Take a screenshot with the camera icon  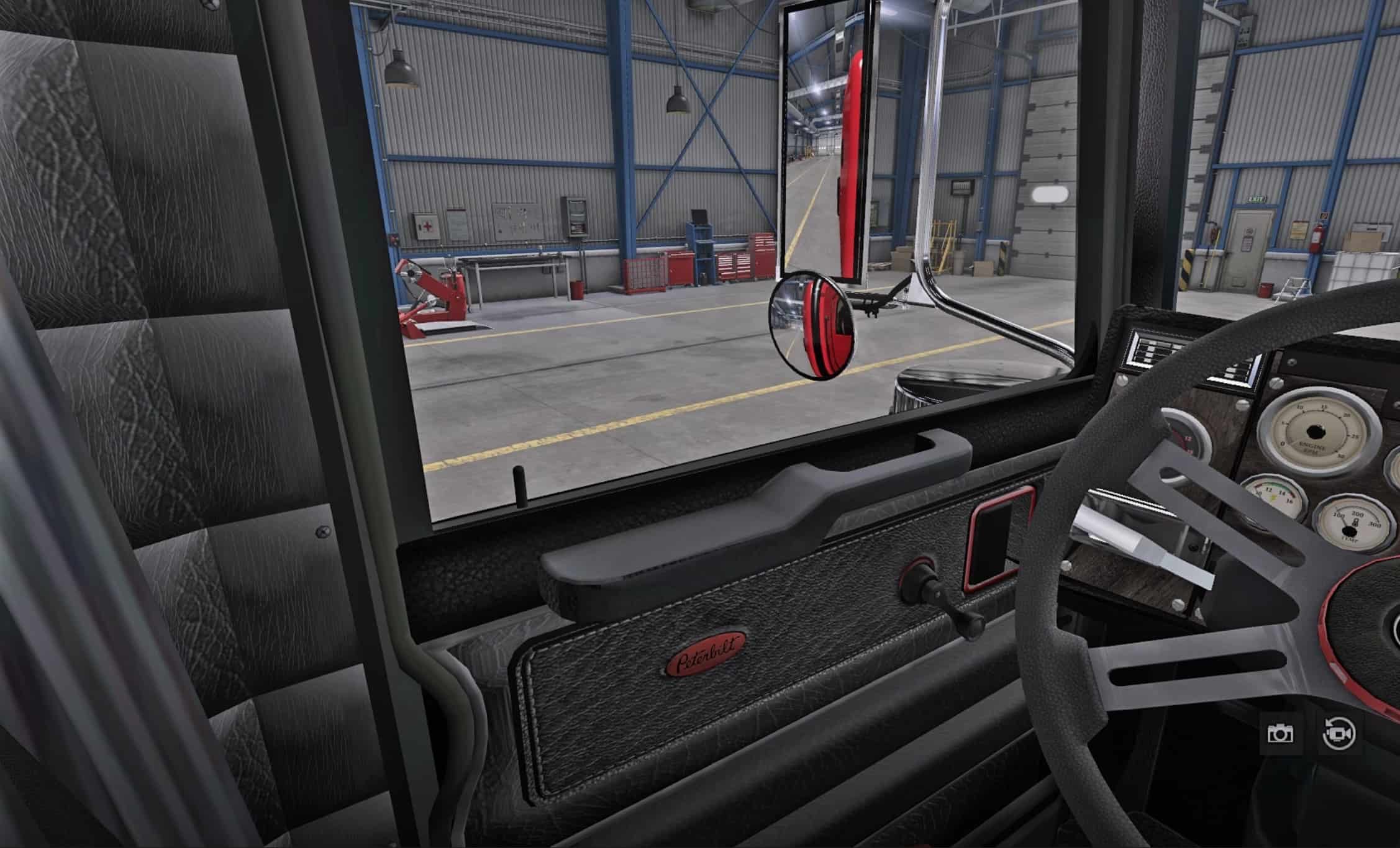(1280, 734)
